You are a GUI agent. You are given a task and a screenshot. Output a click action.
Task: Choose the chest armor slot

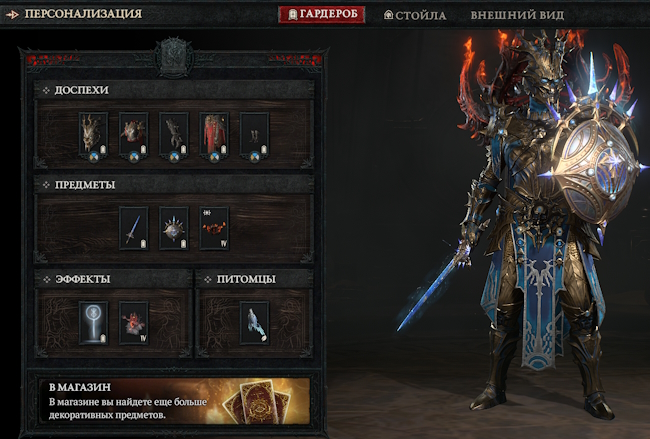click(x=134, y=135)
